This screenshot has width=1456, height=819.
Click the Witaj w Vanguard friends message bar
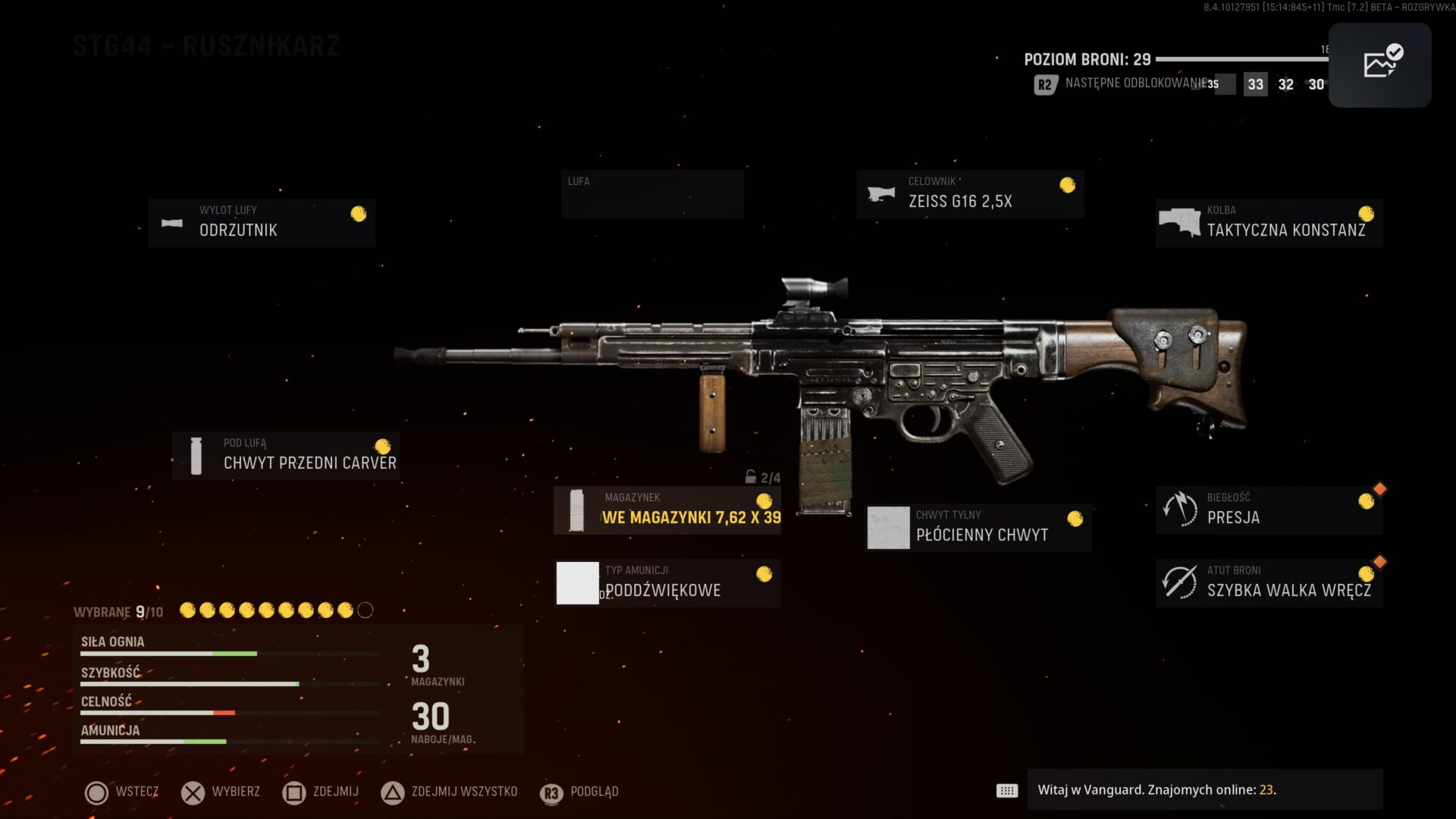[x=1204, y=790]
